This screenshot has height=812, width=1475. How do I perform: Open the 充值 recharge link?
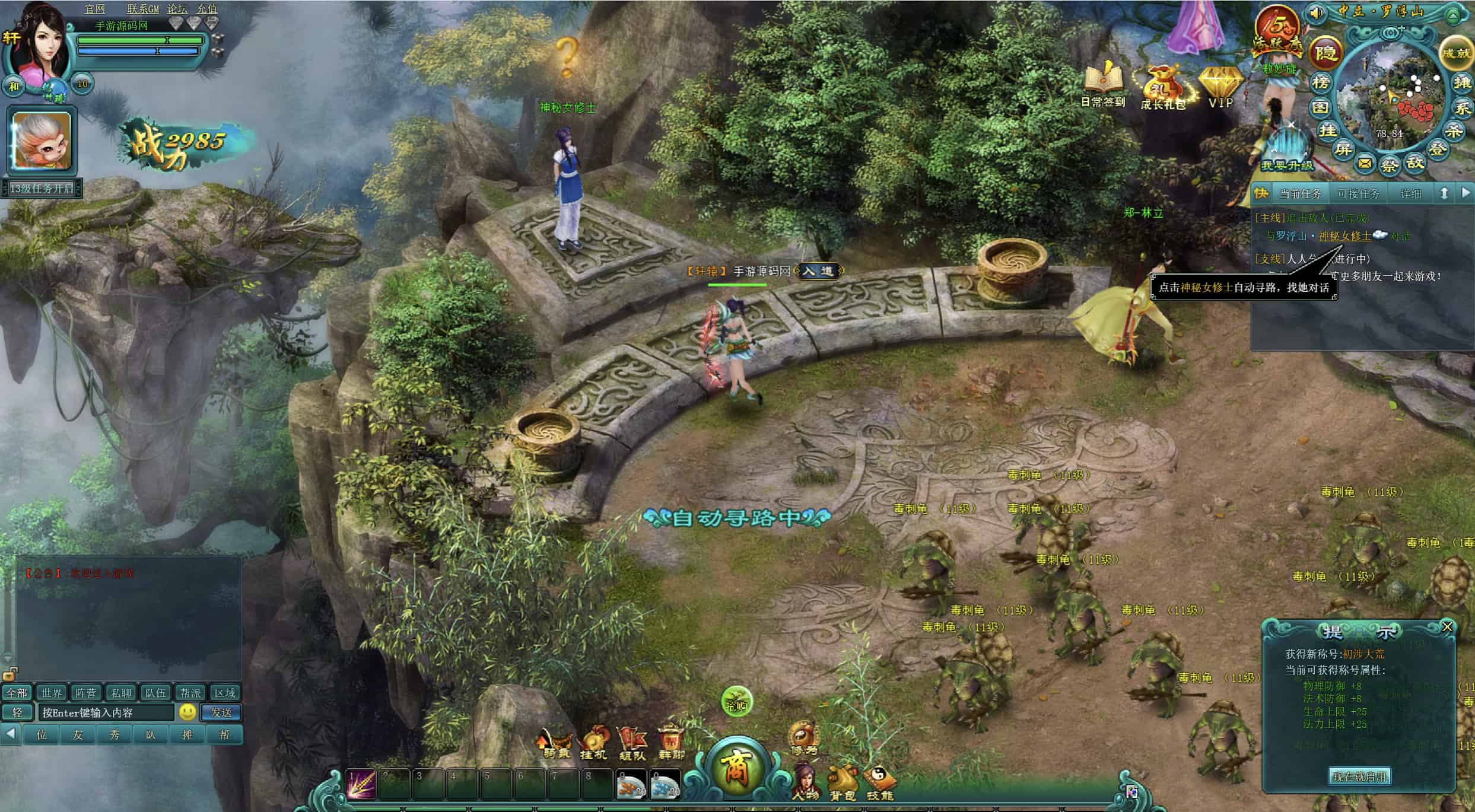(x=207, y=9)
